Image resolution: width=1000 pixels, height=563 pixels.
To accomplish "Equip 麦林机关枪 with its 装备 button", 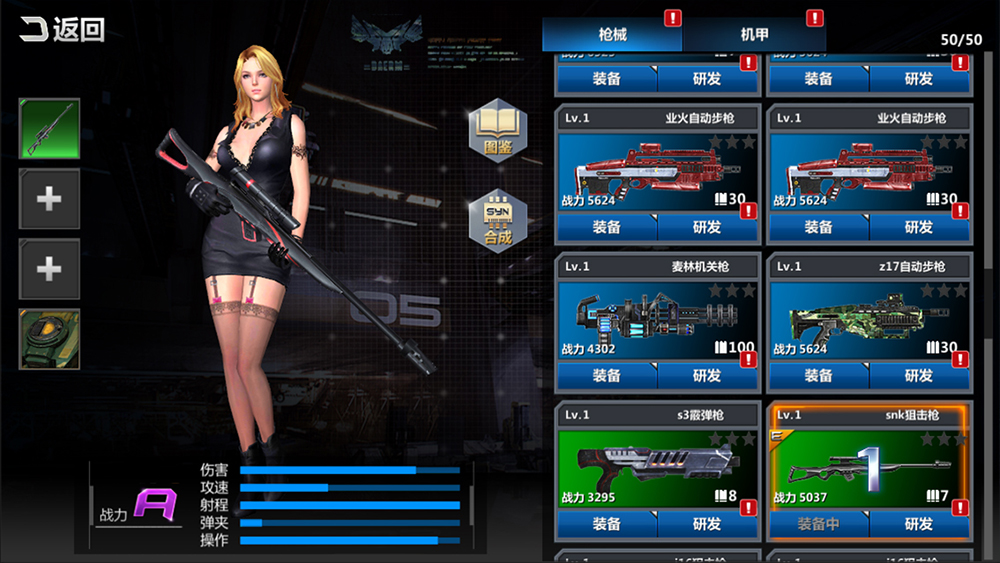I will (x=607, y=376).
